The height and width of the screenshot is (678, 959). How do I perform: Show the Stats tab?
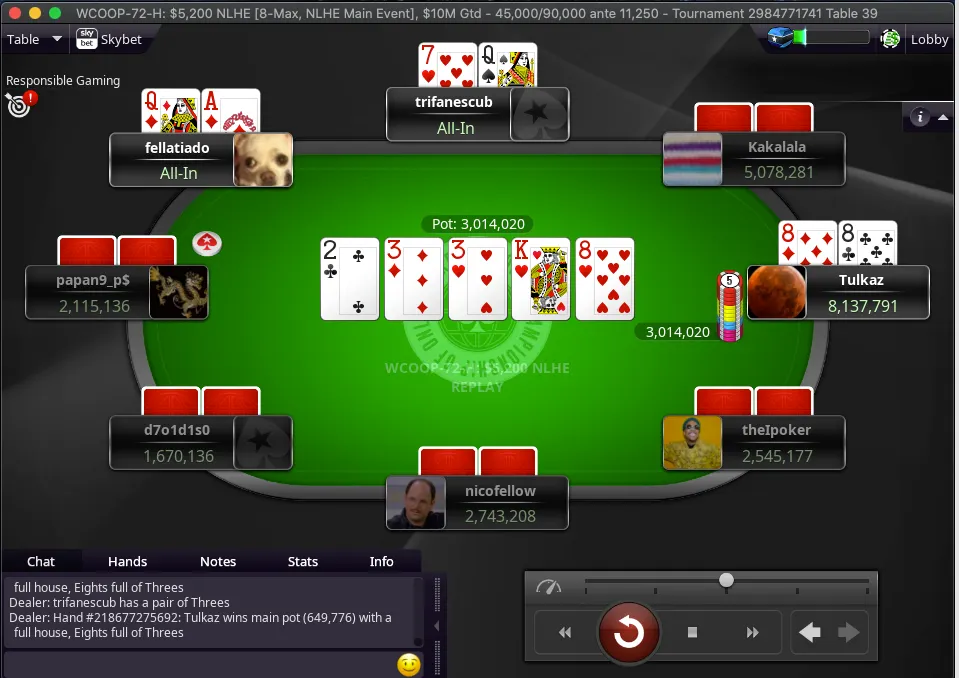[303, 562]
